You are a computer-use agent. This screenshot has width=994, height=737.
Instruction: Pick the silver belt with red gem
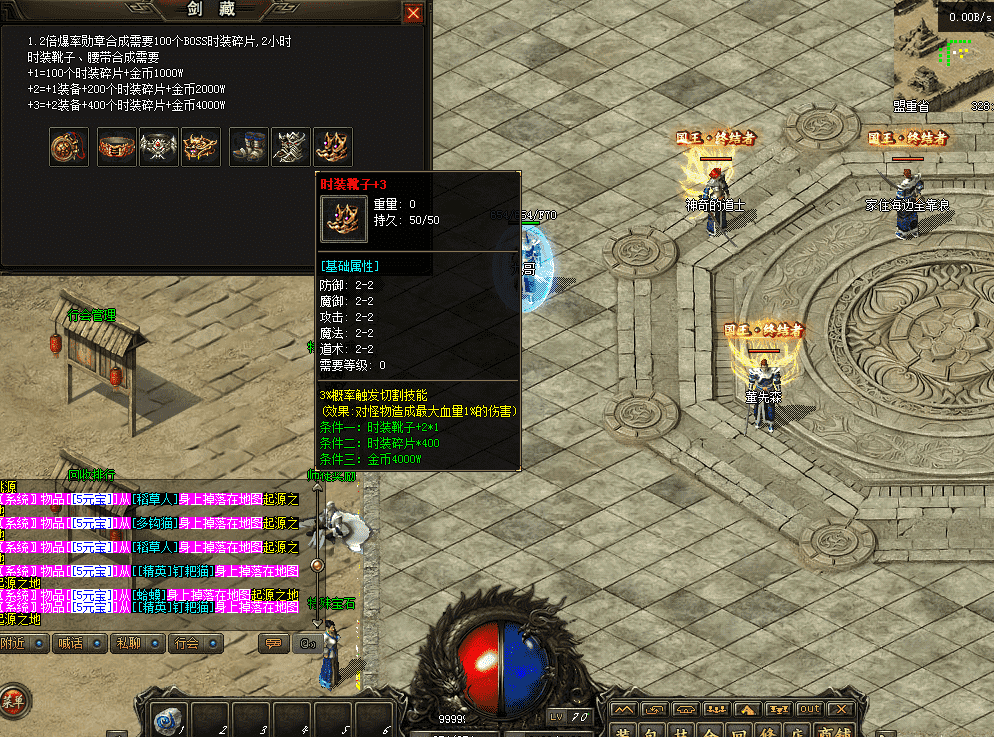158,147
